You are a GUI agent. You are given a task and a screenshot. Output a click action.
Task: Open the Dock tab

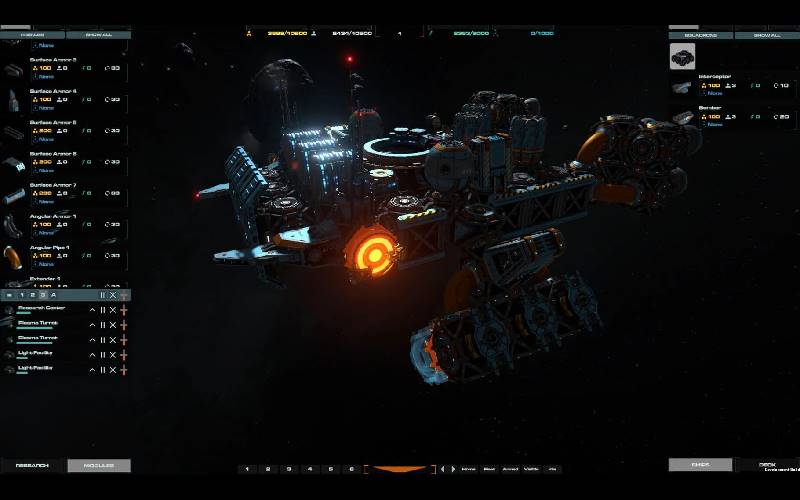coord(767,465)
